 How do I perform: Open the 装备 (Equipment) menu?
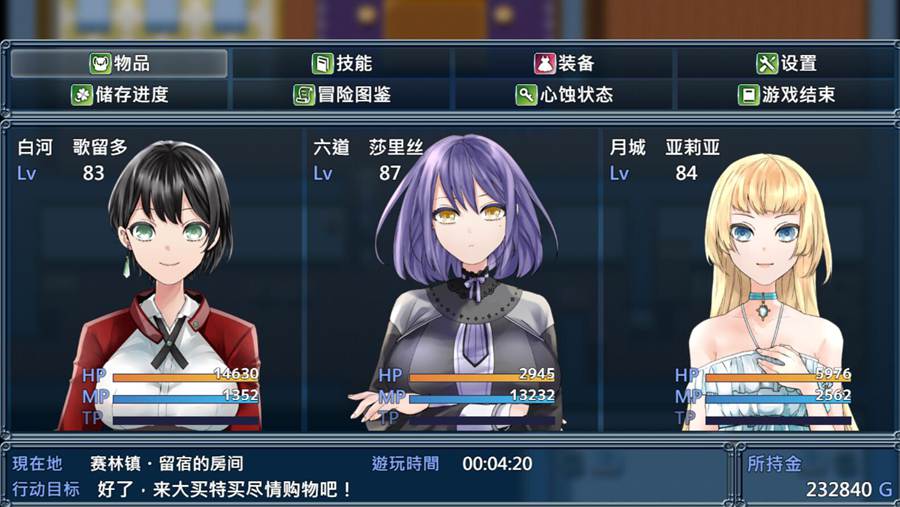click(565, 63)
